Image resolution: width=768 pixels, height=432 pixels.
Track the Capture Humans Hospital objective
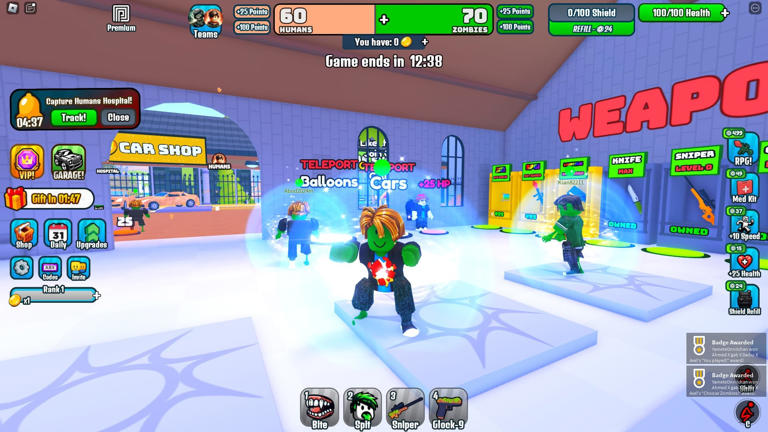coord(73,118)
